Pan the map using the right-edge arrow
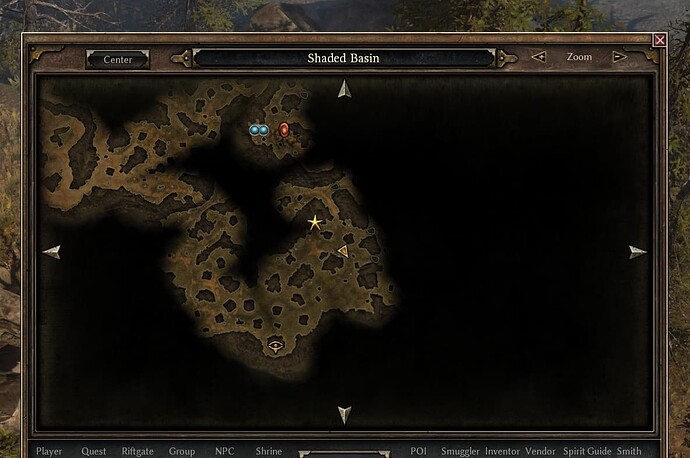The image size is (690, 458). pyautogui.click(x=637, y=252)
